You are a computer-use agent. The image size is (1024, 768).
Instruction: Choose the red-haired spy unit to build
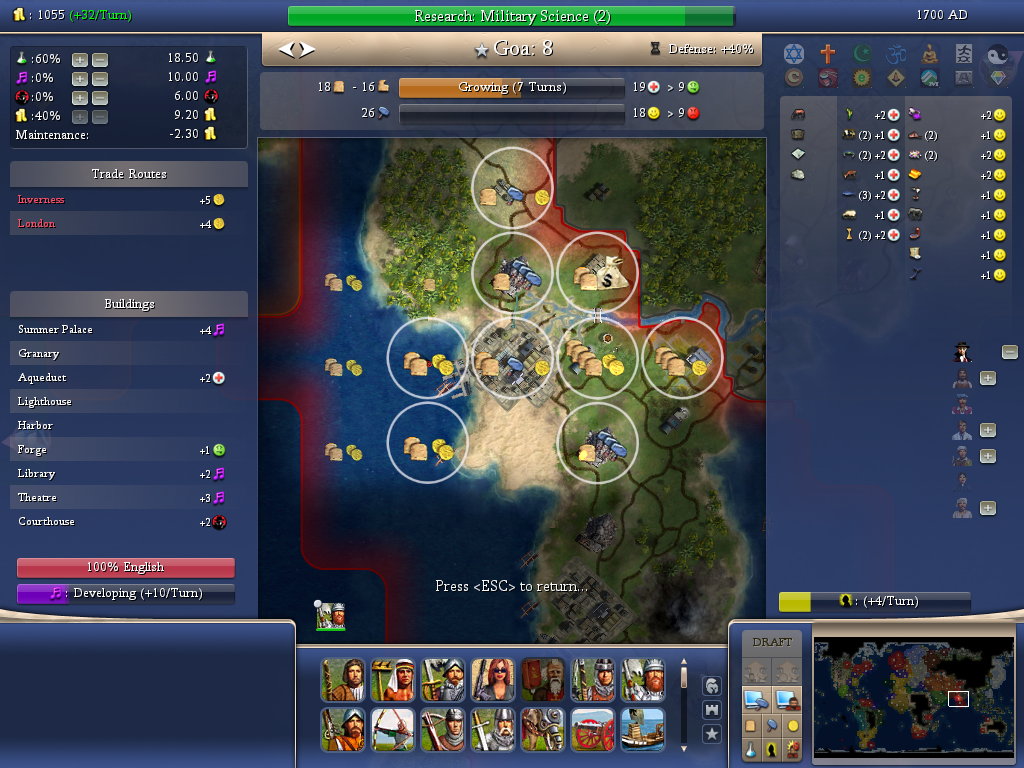[x=491, y=680]
